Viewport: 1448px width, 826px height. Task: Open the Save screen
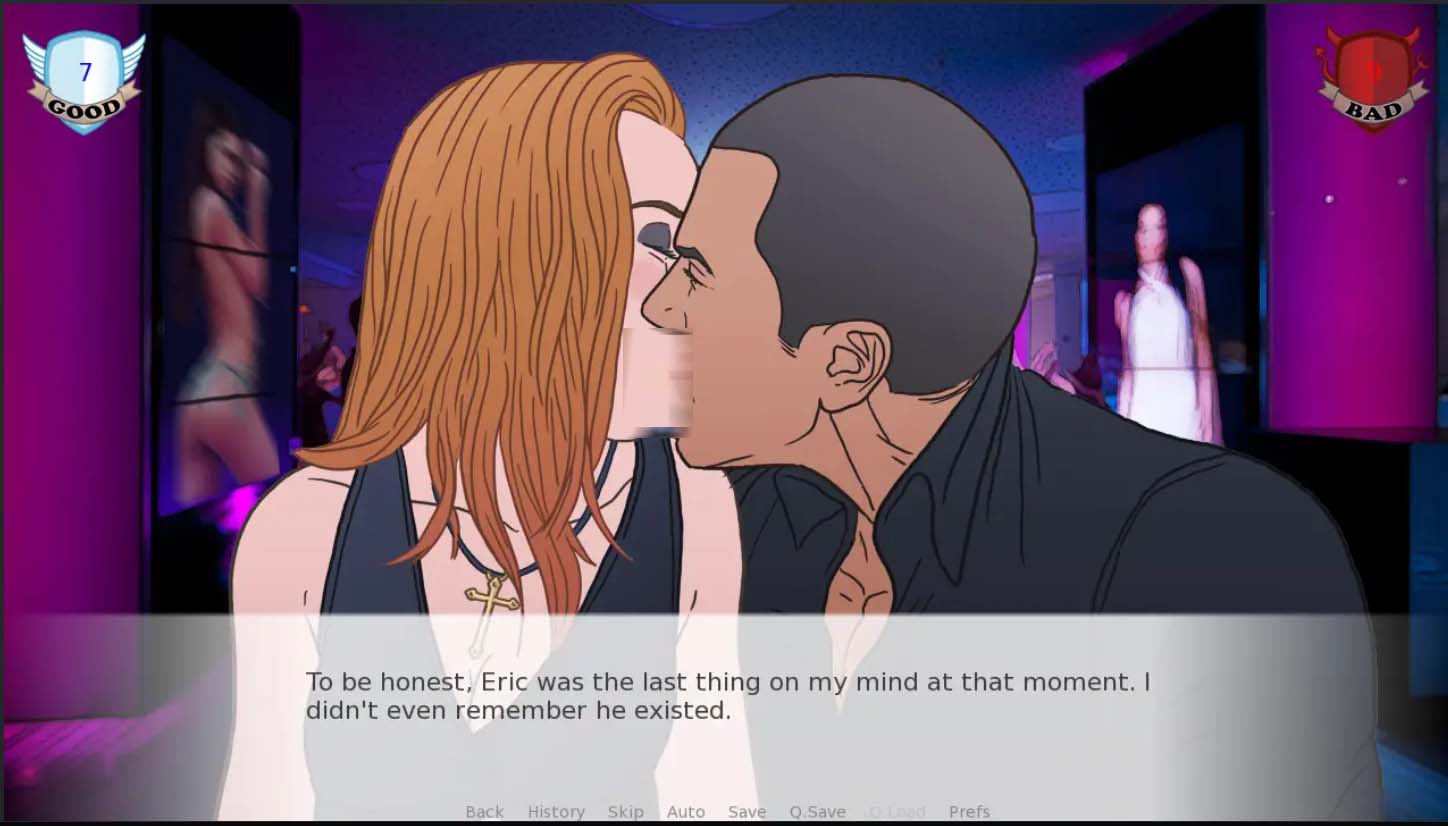(x=747, y=812)
